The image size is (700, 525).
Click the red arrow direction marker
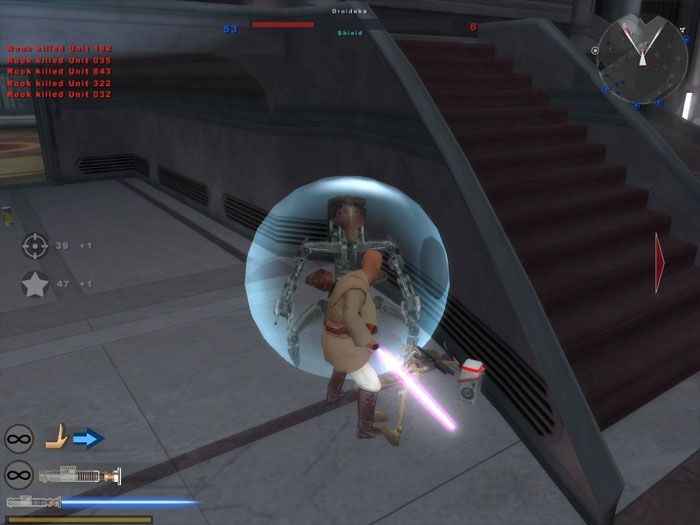(x=659, y=263)
